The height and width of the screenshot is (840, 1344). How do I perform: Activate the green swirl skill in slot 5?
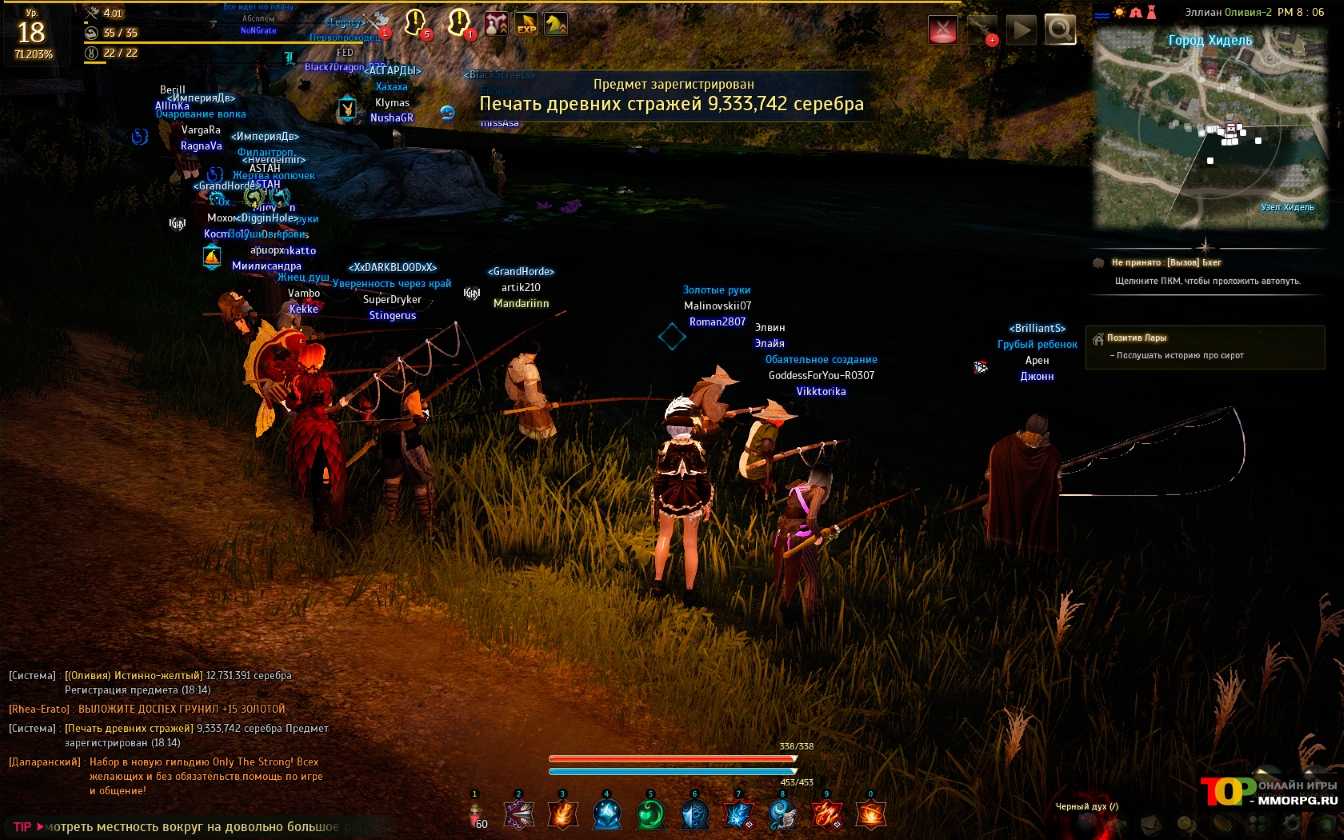point(650,815)
